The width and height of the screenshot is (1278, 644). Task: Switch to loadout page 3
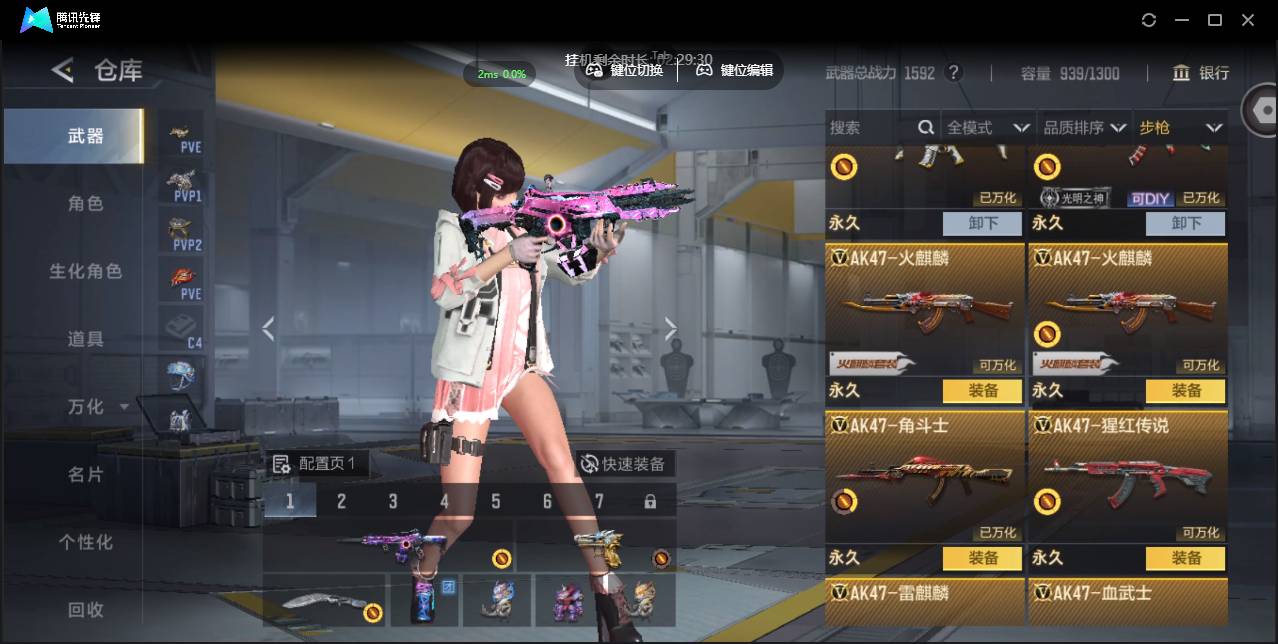click(x=393, y=501)
